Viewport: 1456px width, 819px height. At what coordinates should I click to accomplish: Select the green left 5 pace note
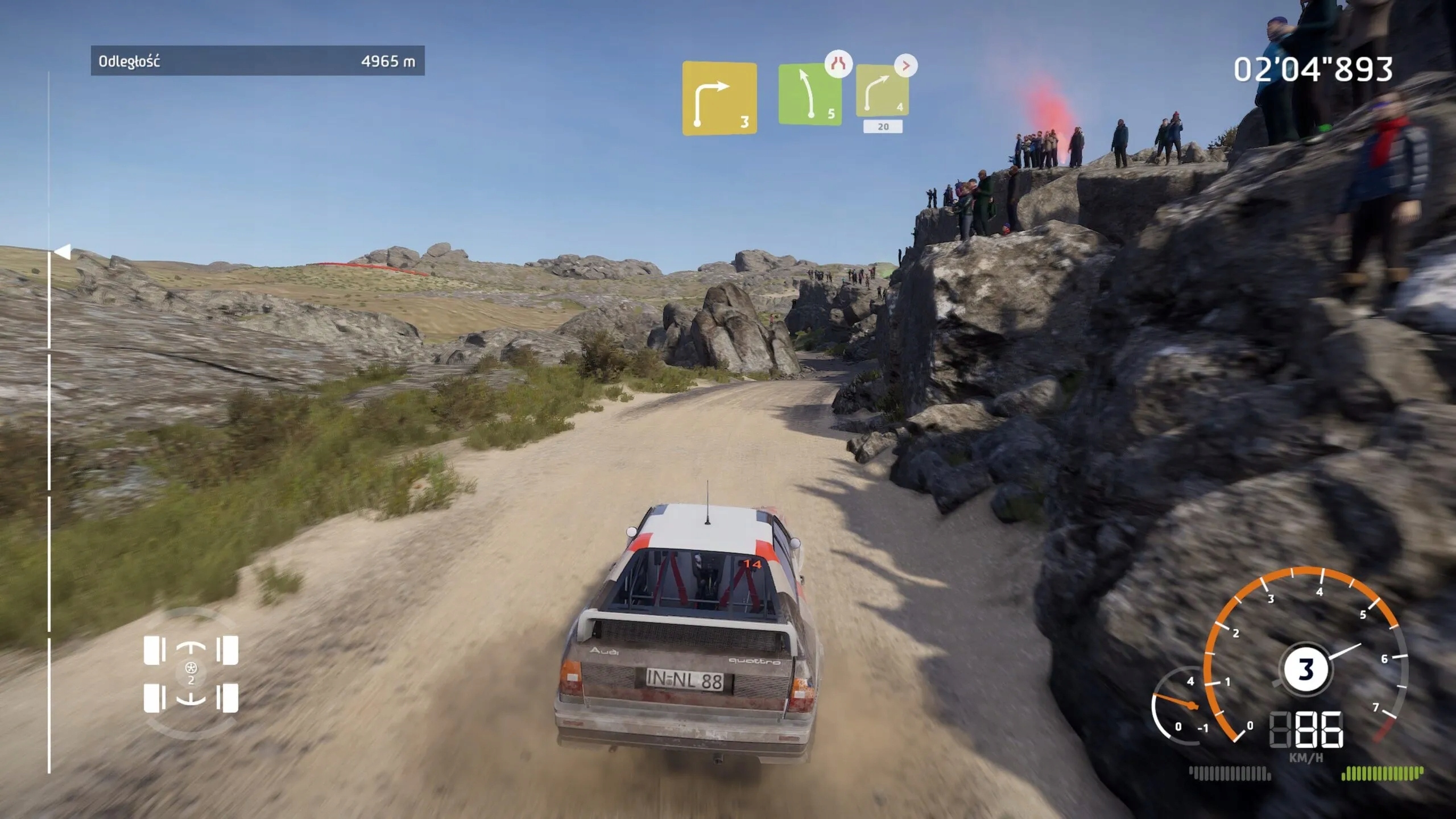(809, 94)
